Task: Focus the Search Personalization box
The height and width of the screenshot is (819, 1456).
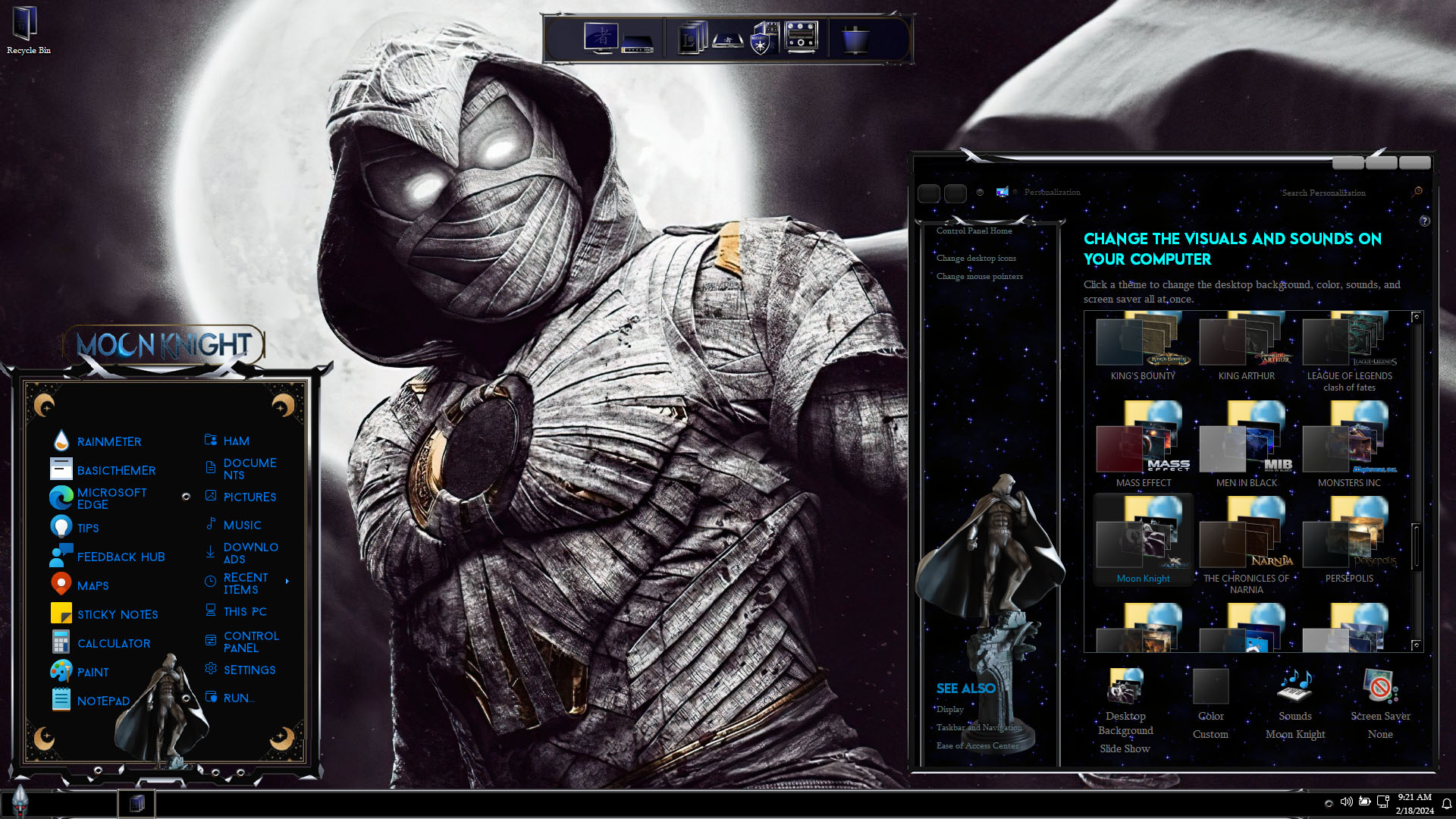Action: pos(1342,193)
